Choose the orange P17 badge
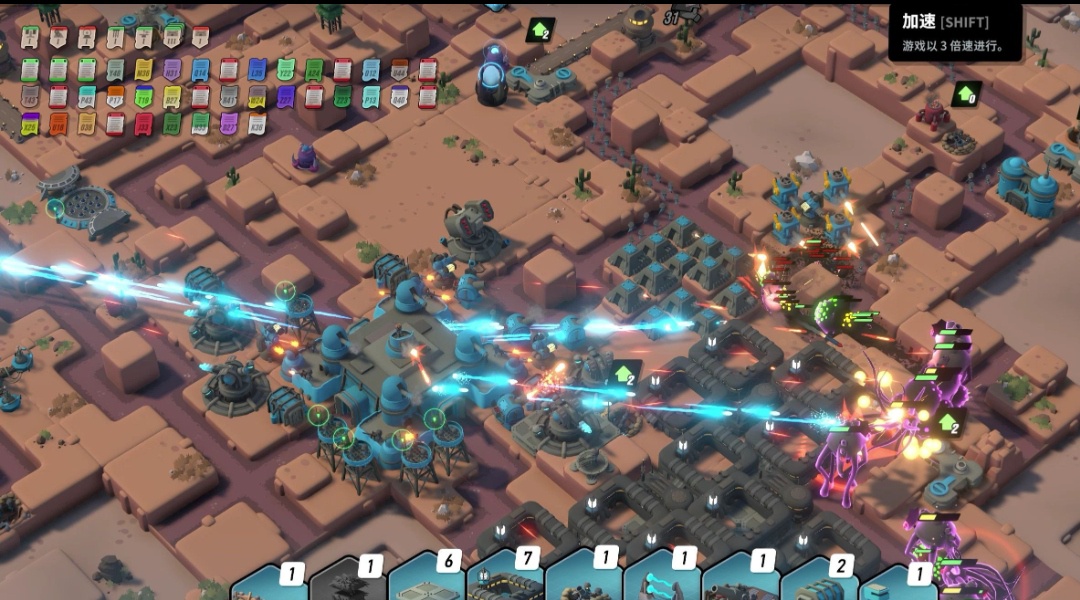This screenshot has height=600, width=1080. [x=115, y=97]
